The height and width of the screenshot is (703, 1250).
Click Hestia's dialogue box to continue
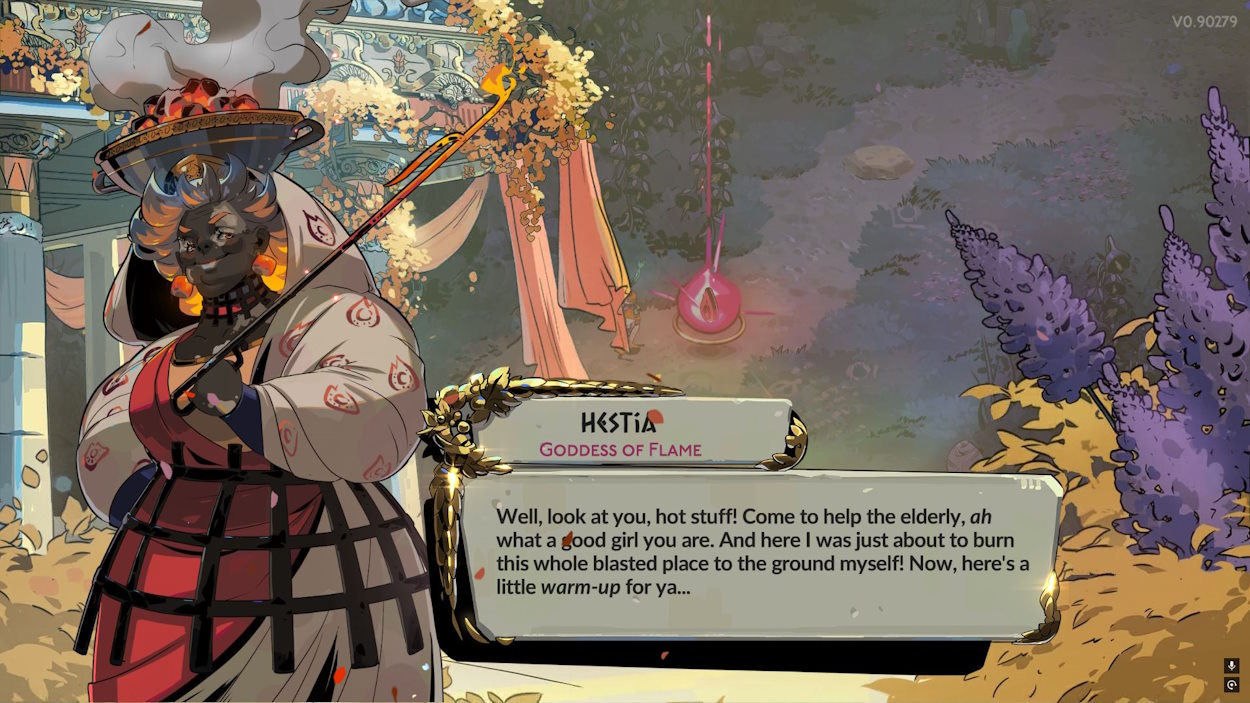click(762, 553)
